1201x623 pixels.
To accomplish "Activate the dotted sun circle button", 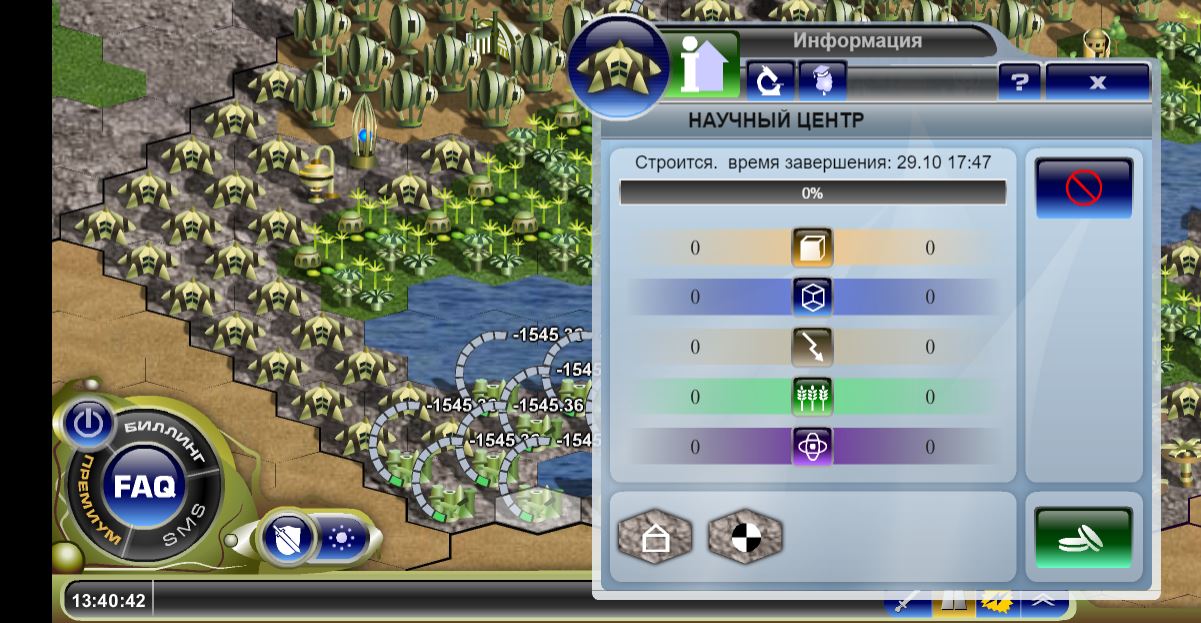I will click(343, 540).
